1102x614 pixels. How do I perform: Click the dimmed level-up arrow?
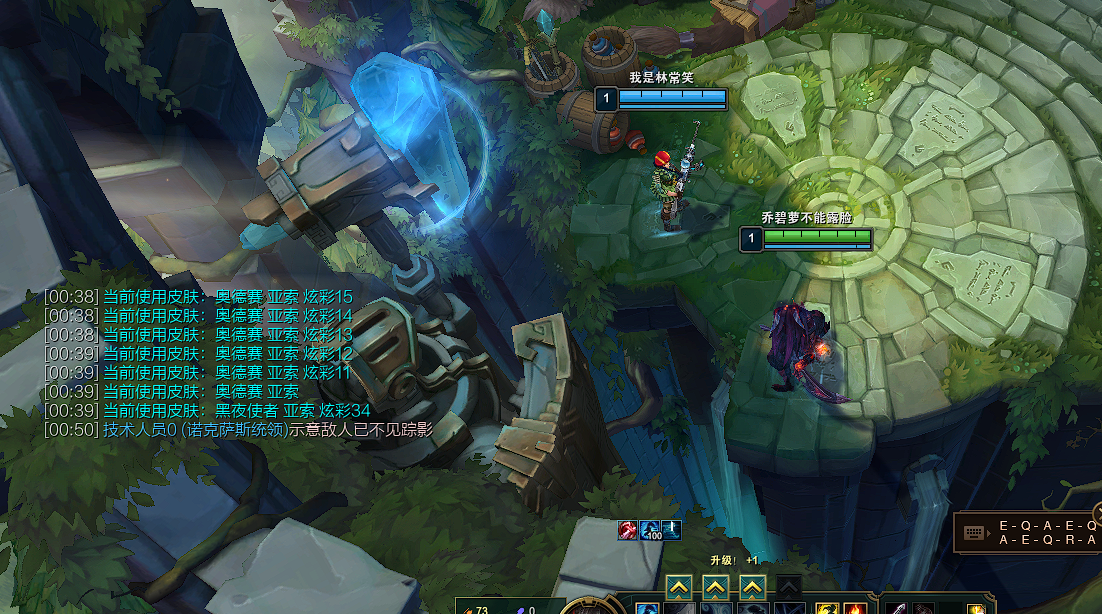tap(789, 587)
